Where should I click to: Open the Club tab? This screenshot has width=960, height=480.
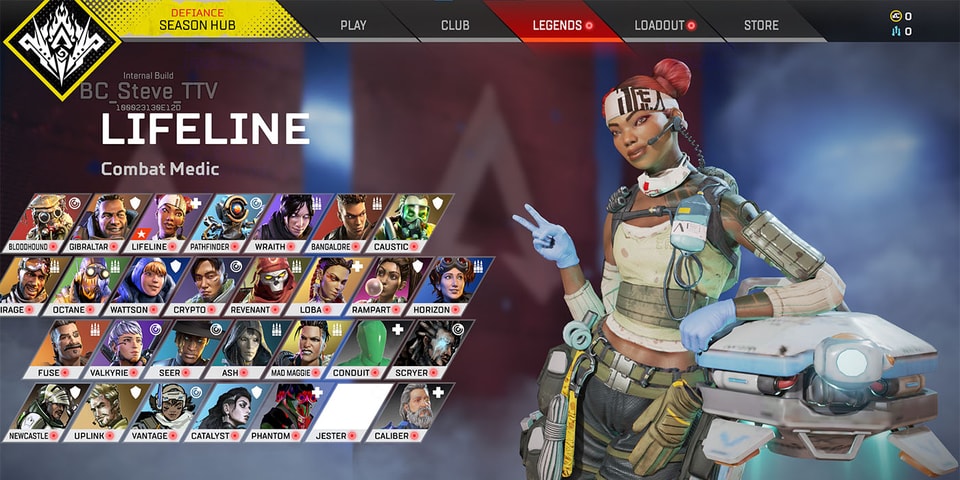coord(455,25)
